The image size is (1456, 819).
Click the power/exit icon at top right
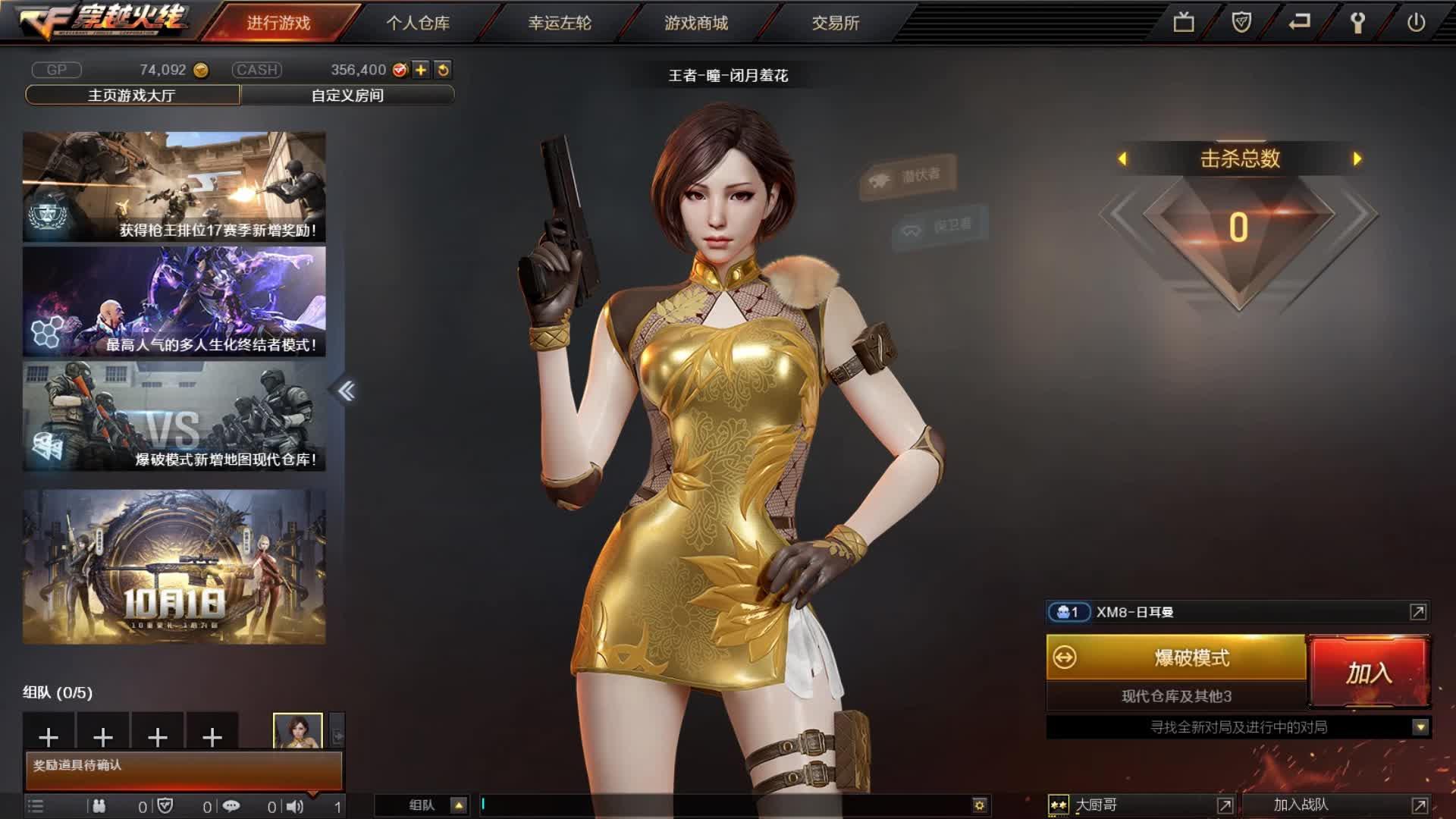click(1417, 22)
